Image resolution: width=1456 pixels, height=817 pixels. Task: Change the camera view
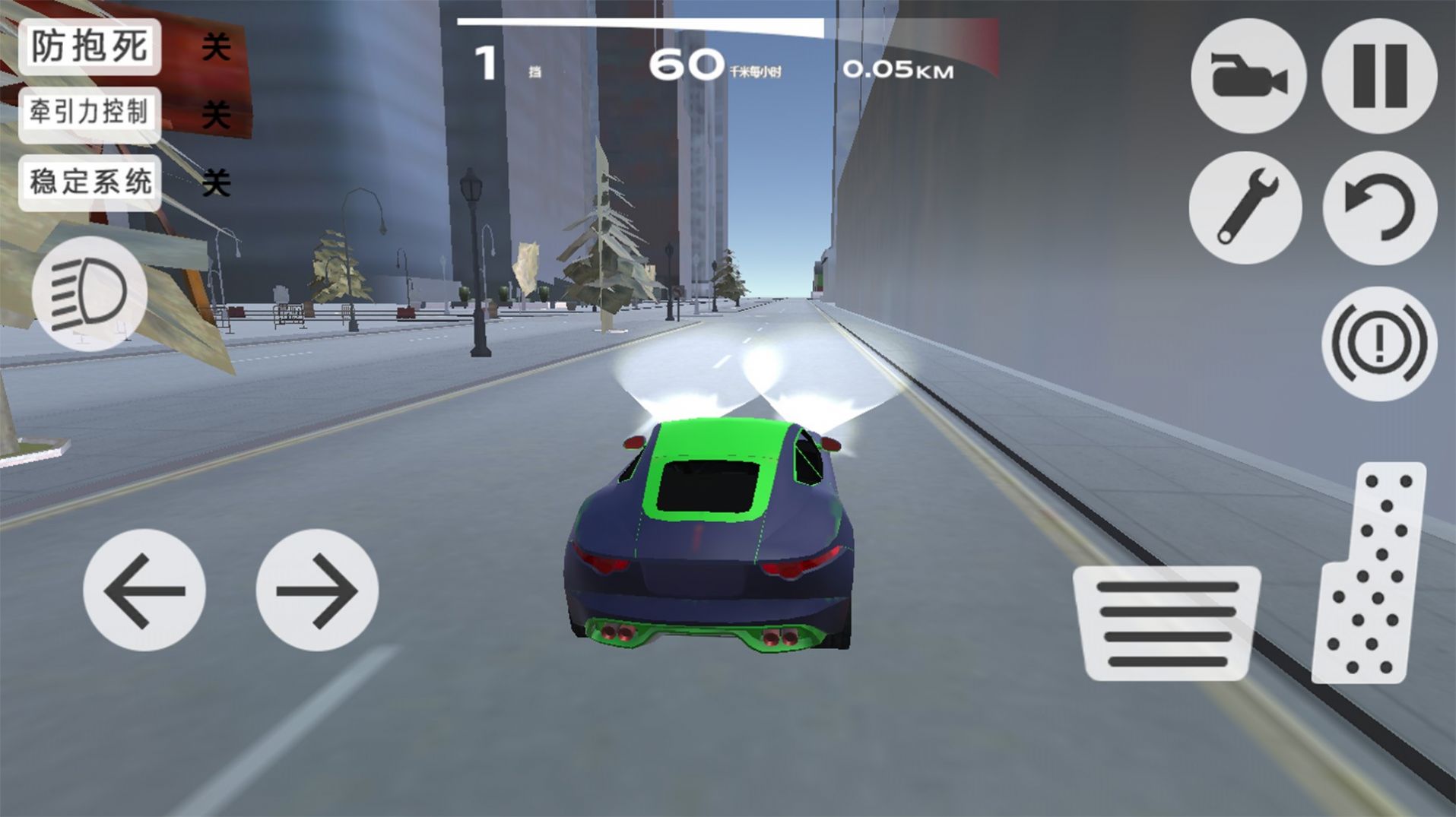1248,77
